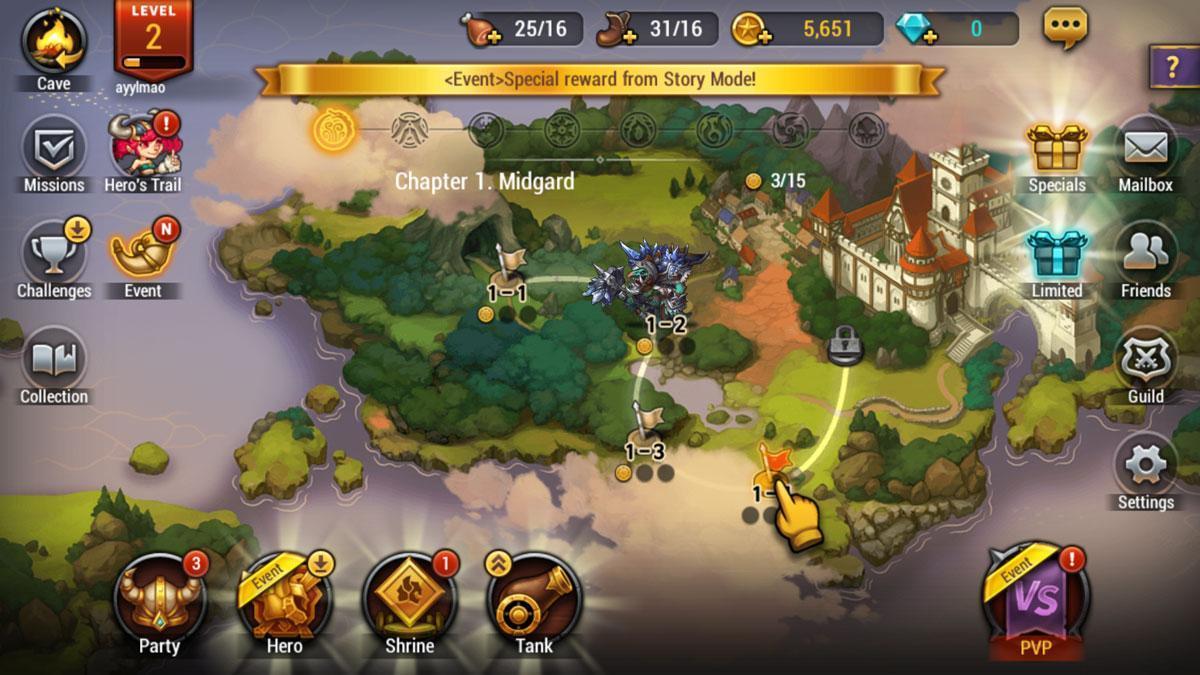Open Hero's Trail
This screenshot has width=1200, height=675.
coord(142,150)
